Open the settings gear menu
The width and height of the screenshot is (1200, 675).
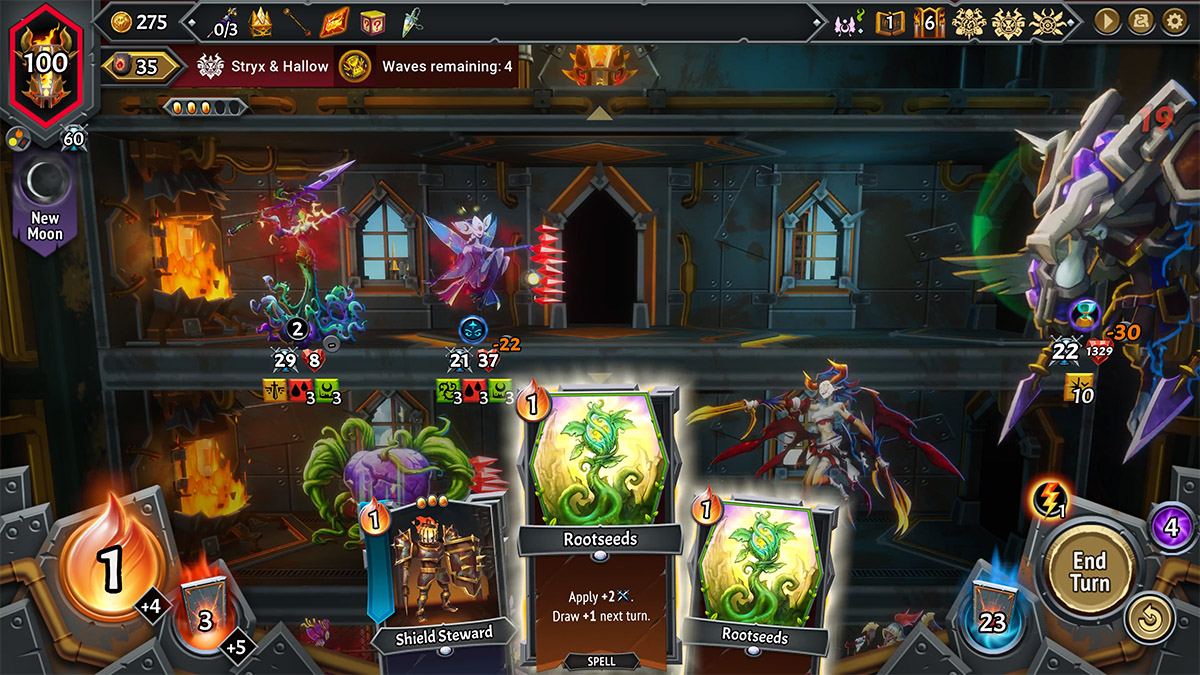(1175, 21)
